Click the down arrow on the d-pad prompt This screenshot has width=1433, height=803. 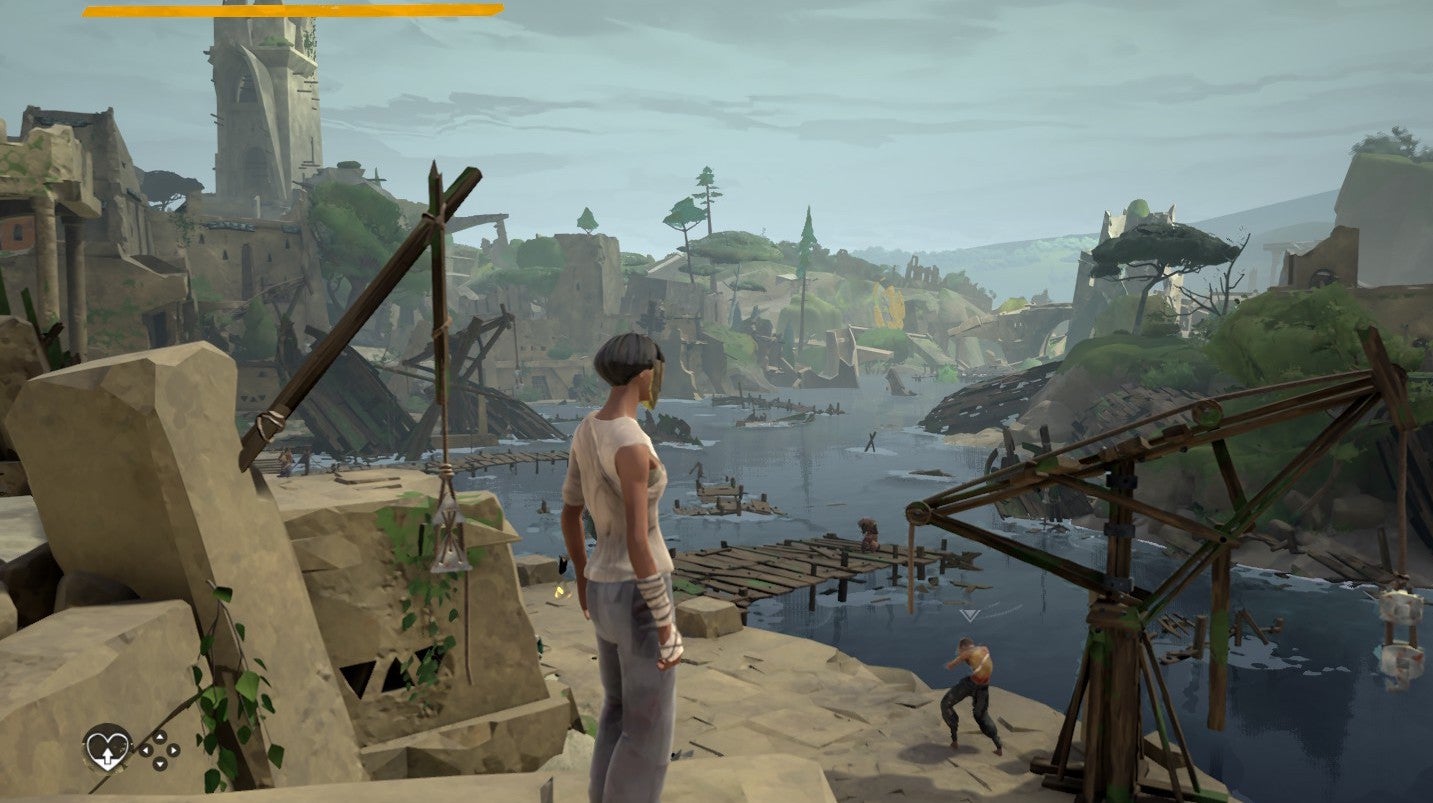pyautogui.click(x=160, y=764)
